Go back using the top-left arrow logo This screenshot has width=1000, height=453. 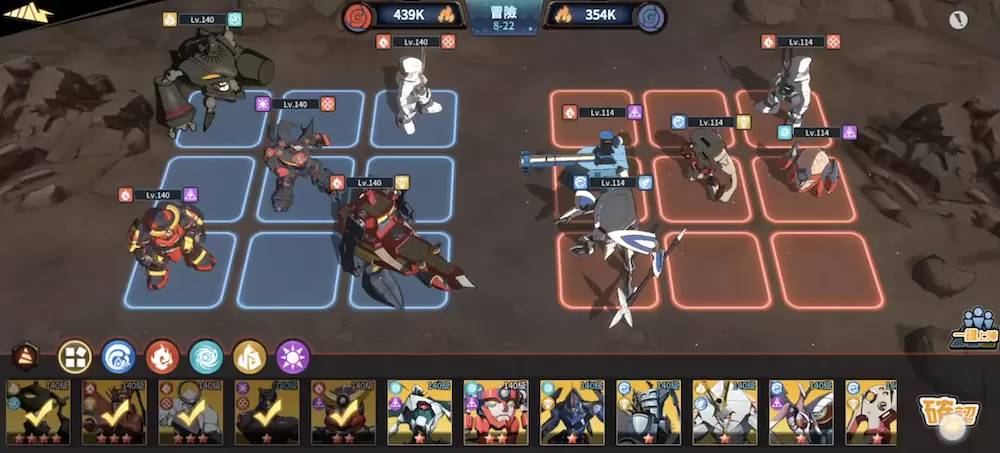tap(28, 13)
